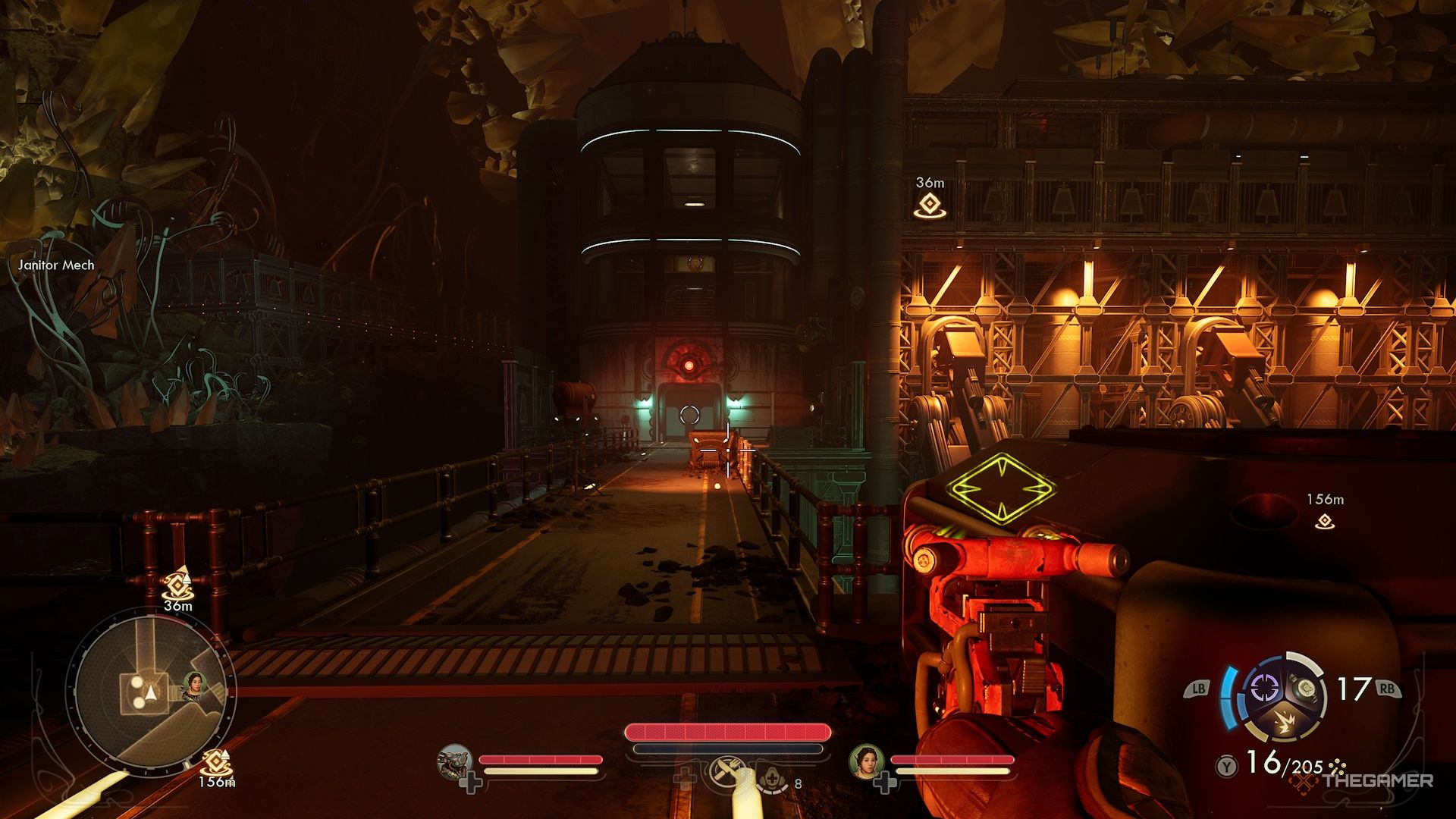
Task: Click the 36m objective marker above the minimap
Action: click(177, 585)
